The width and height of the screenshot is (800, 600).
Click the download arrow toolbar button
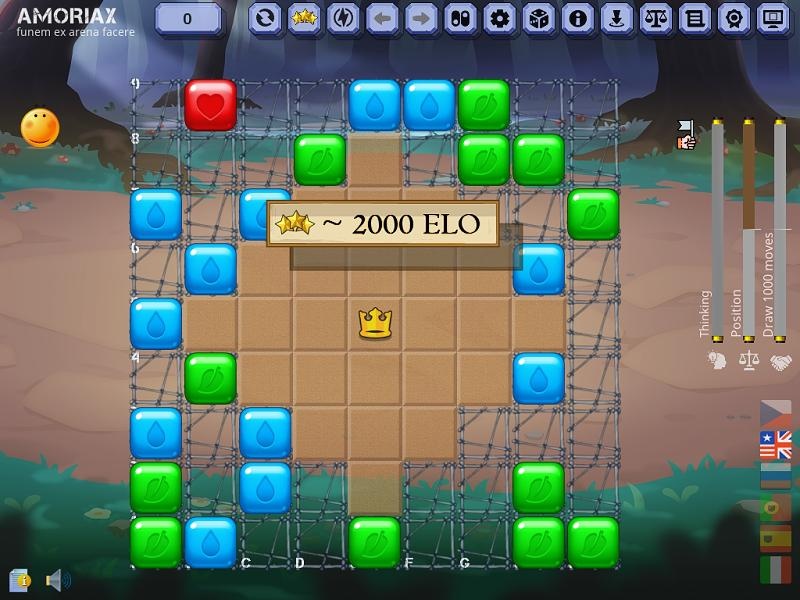(616, 18)
